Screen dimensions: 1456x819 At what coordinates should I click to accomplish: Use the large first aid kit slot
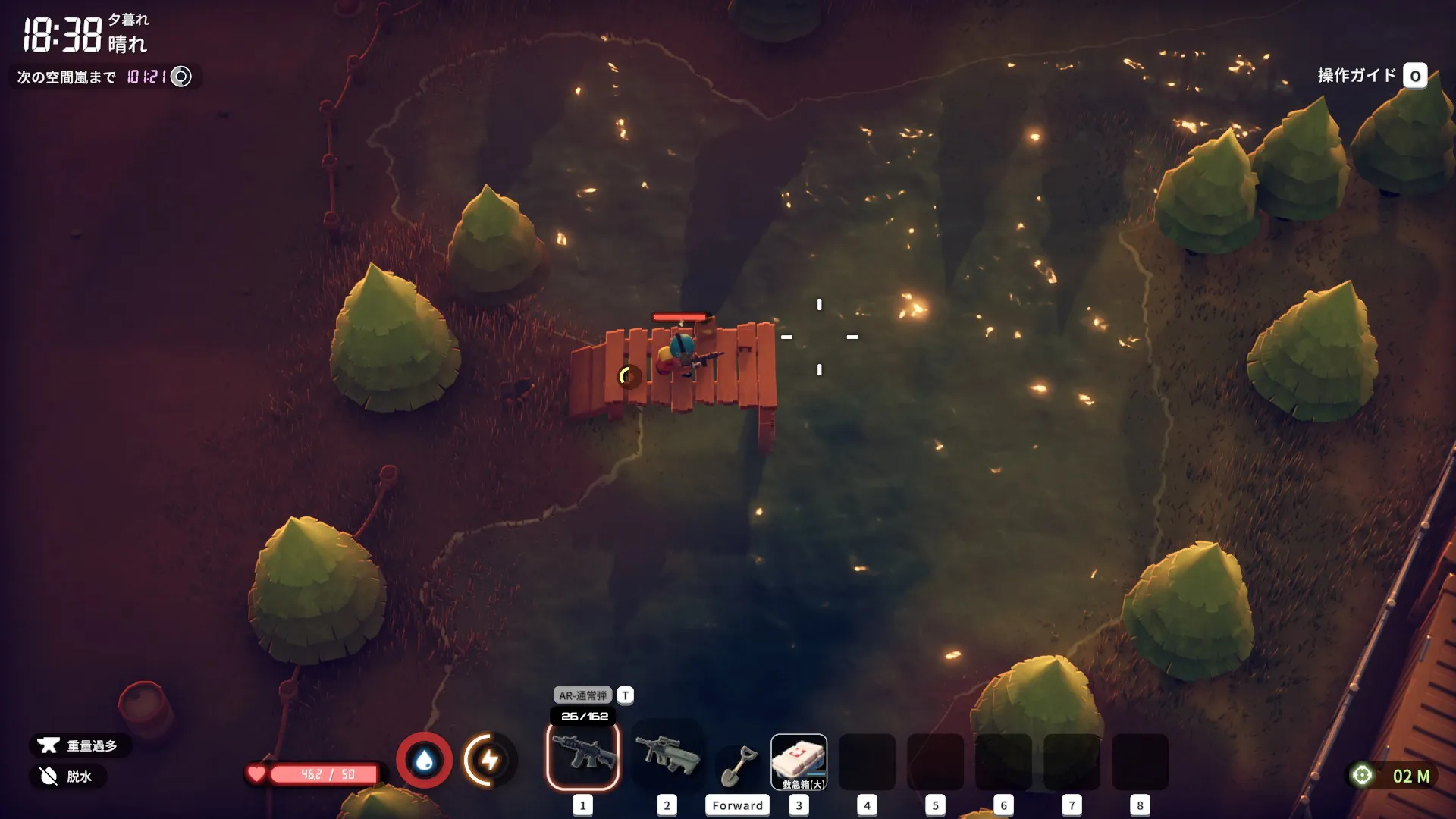[x=799, y=761]
